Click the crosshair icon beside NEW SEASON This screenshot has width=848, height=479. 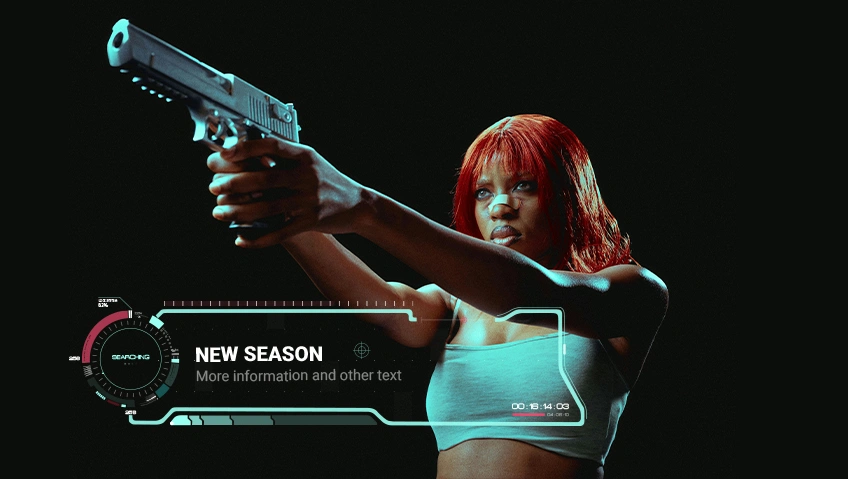click(361, 349)
